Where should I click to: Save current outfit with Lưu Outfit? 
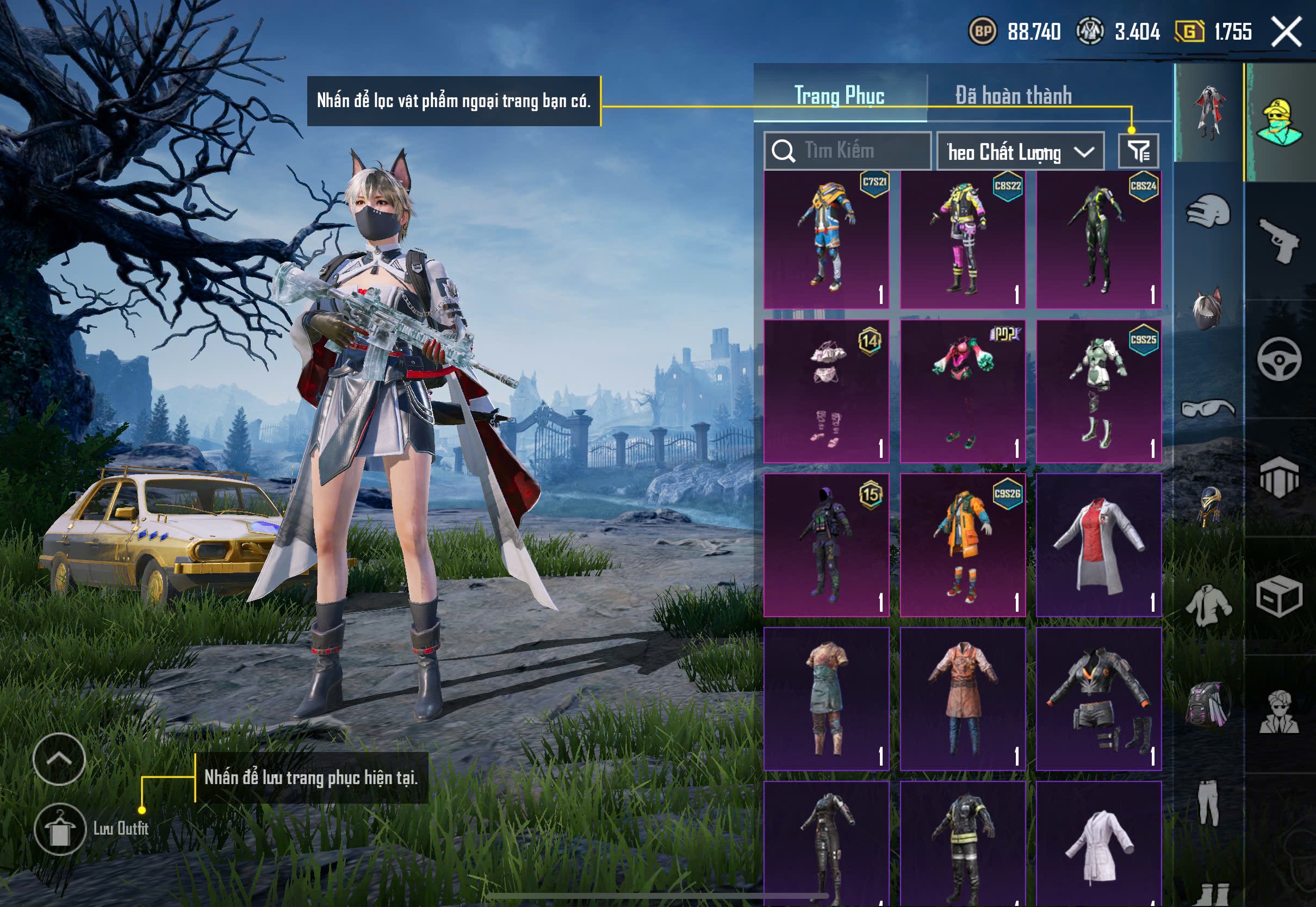pyautogui.click(x=60, y=829)
